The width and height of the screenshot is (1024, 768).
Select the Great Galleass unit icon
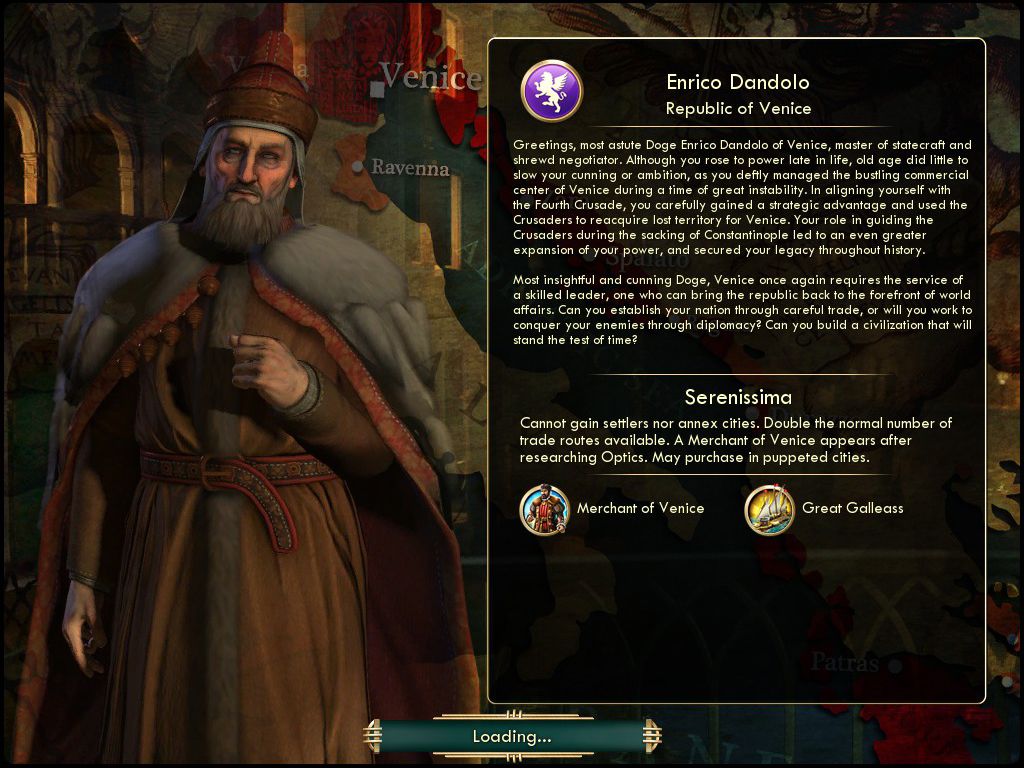(769, 509)
